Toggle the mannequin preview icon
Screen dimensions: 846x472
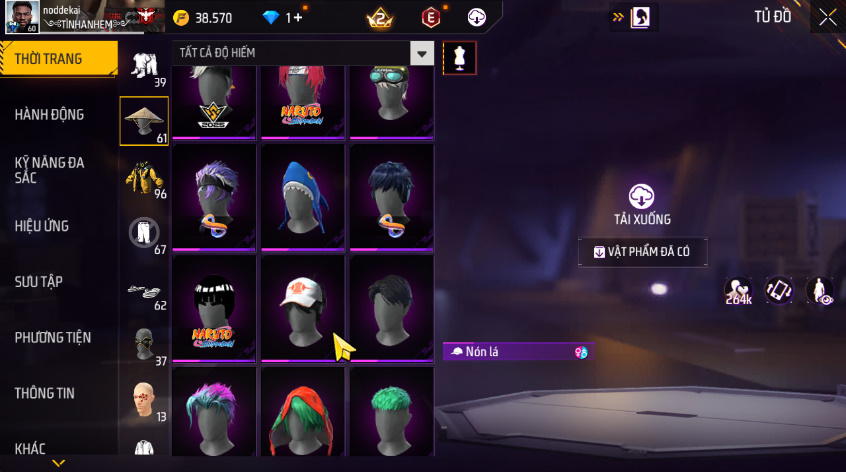pos(459,58)
